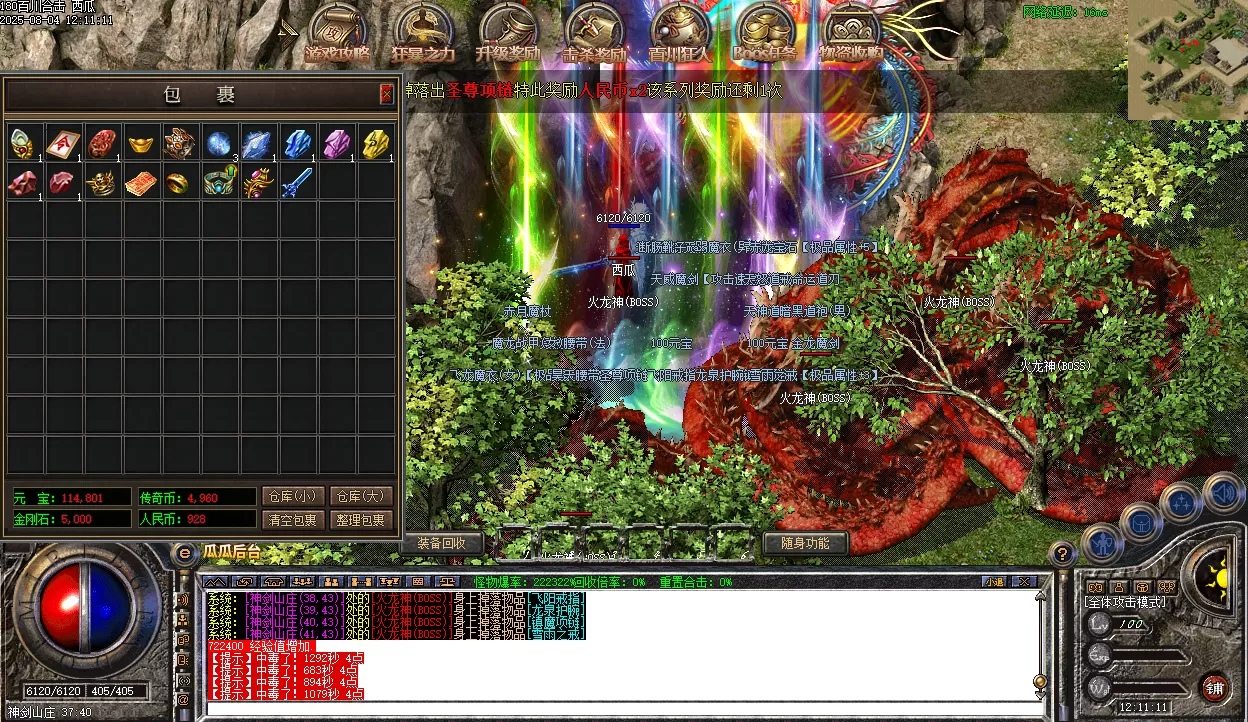Close the 包裹 inventory window
The image size is (1248, 722).
tap(386, 95)
